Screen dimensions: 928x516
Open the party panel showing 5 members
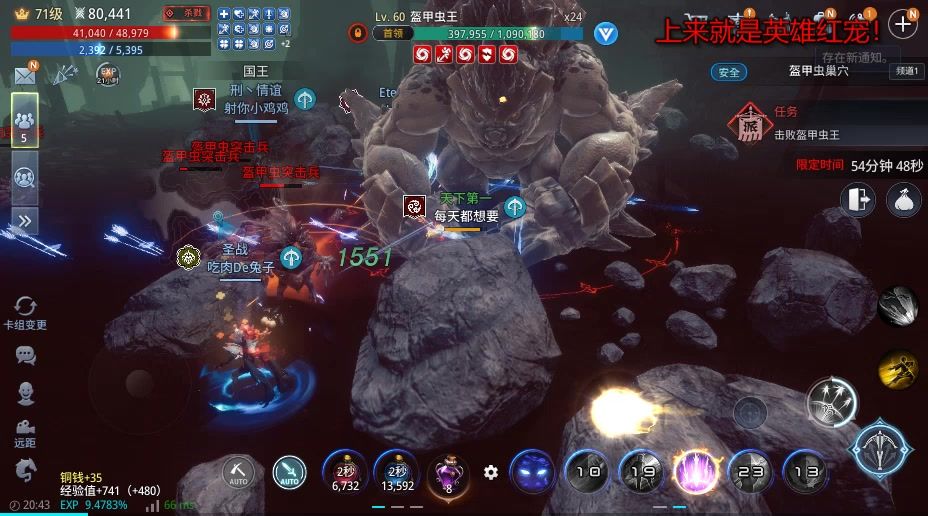point(24,122)
